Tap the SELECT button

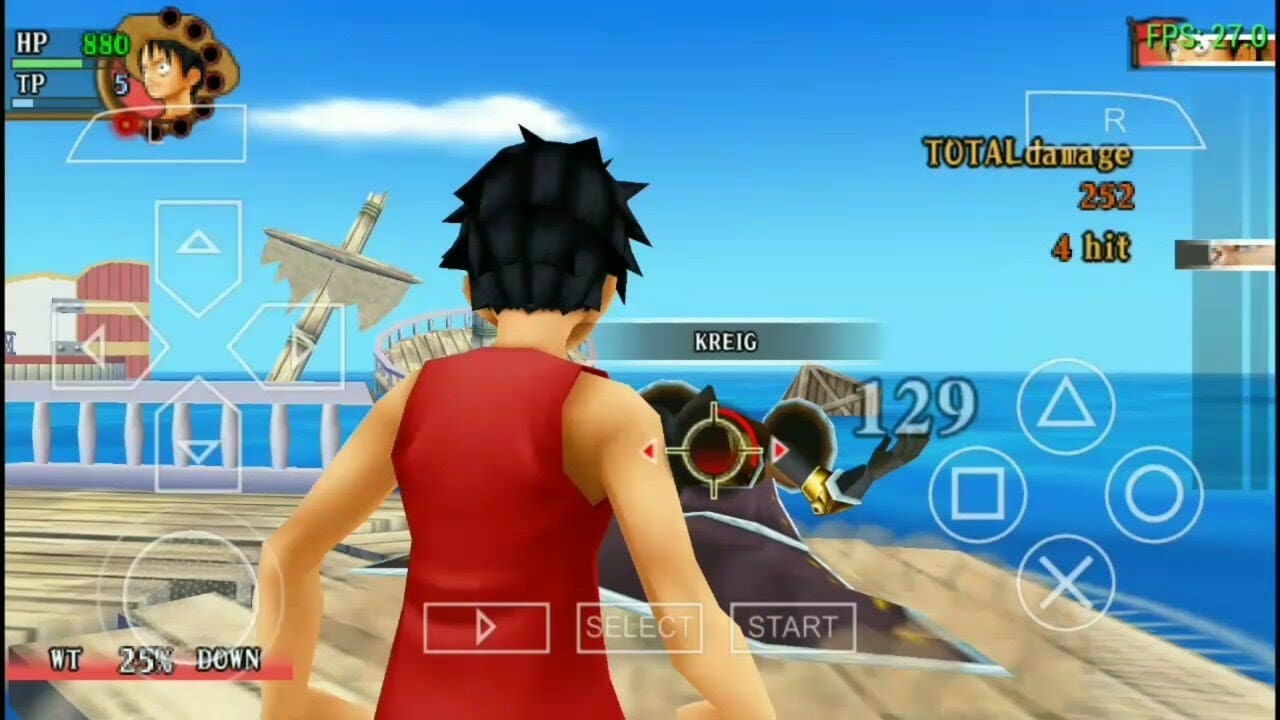(639, 627)
